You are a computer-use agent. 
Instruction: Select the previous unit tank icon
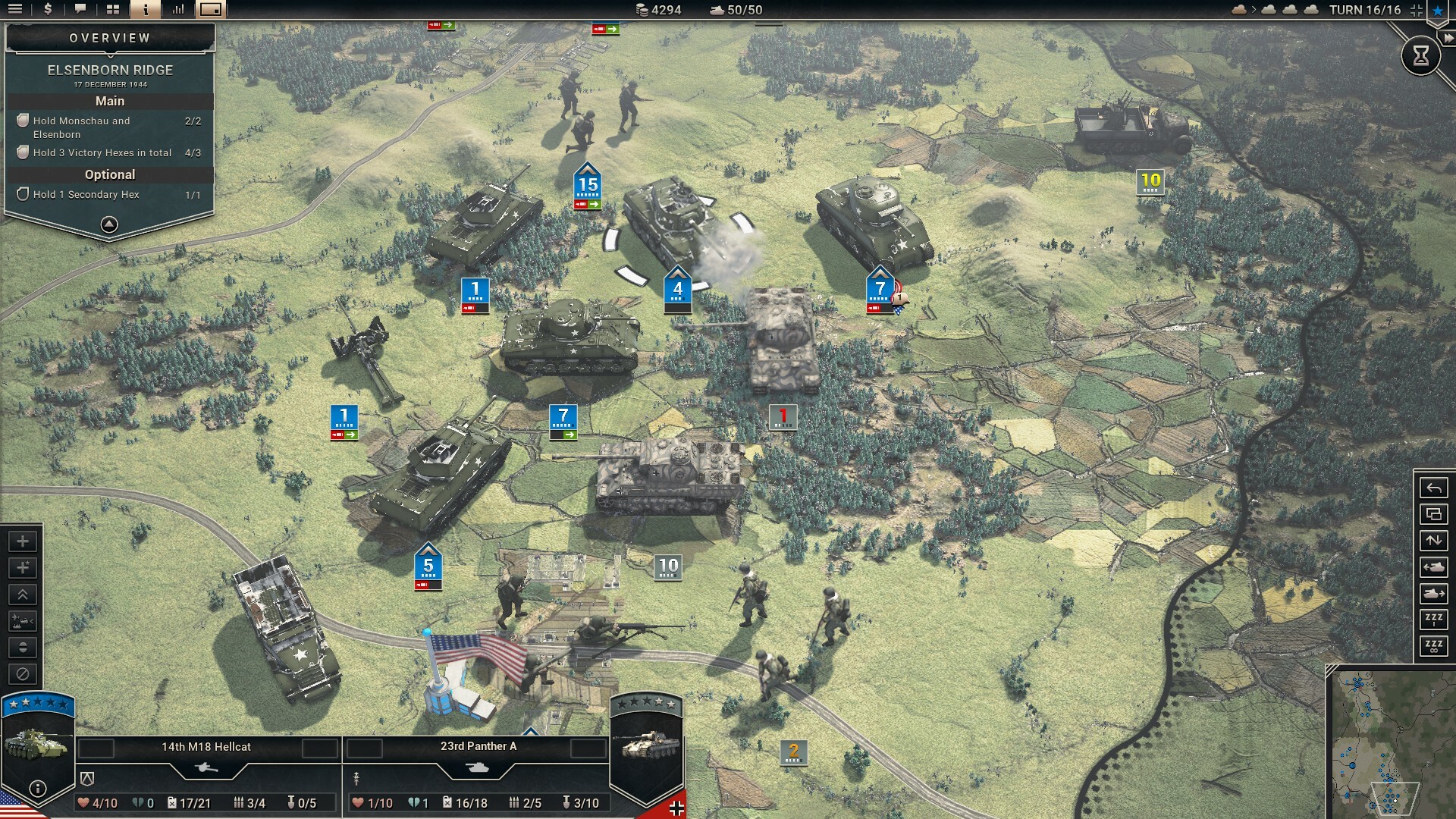(1432, 567)
